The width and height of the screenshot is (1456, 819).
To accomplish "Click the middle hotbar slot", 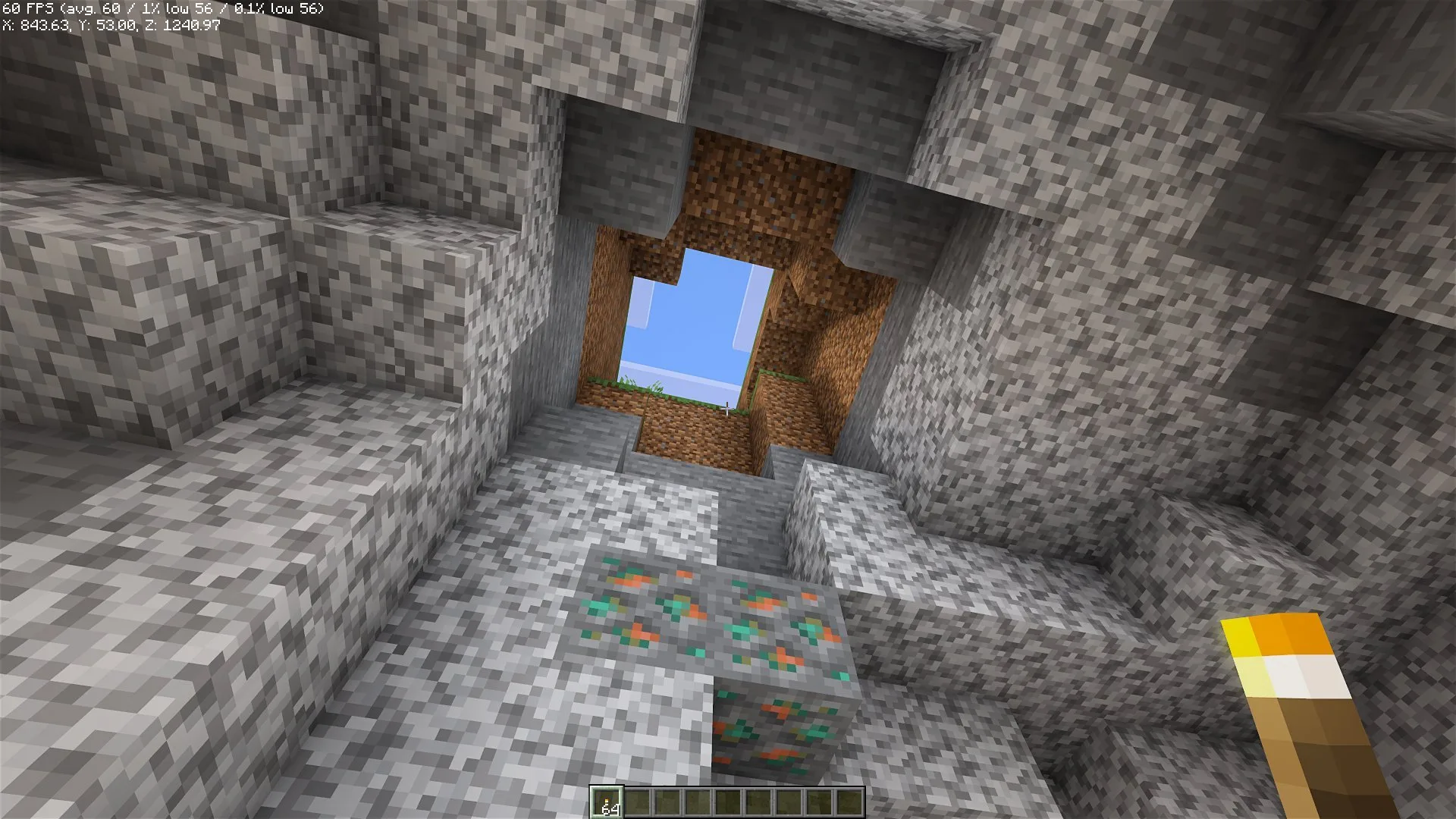I will [x=726, y=801].
